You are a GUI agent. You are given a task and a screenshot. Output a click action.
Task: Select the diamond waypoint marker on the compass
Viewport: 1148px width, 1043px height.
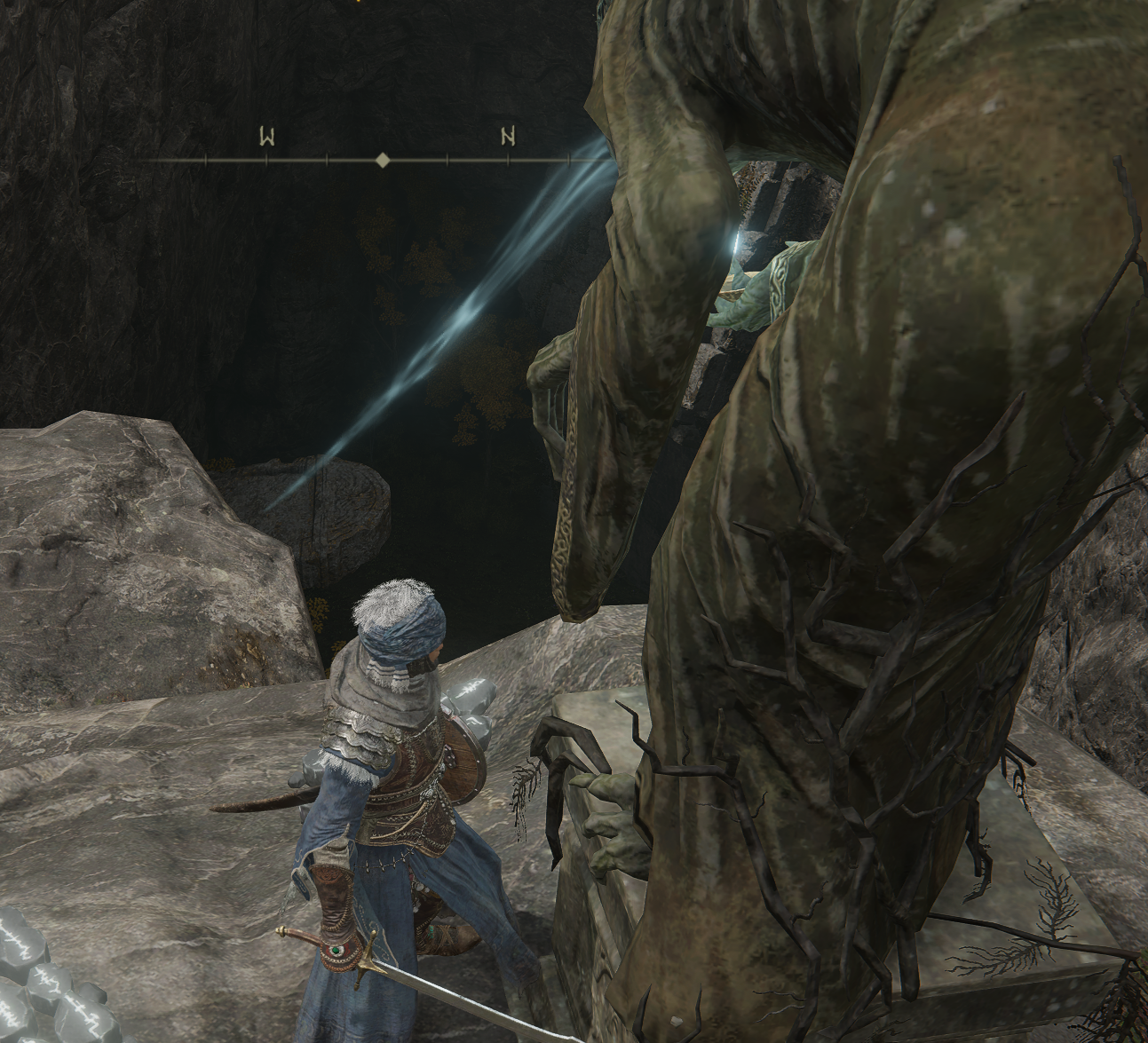[x=383, y=160]
